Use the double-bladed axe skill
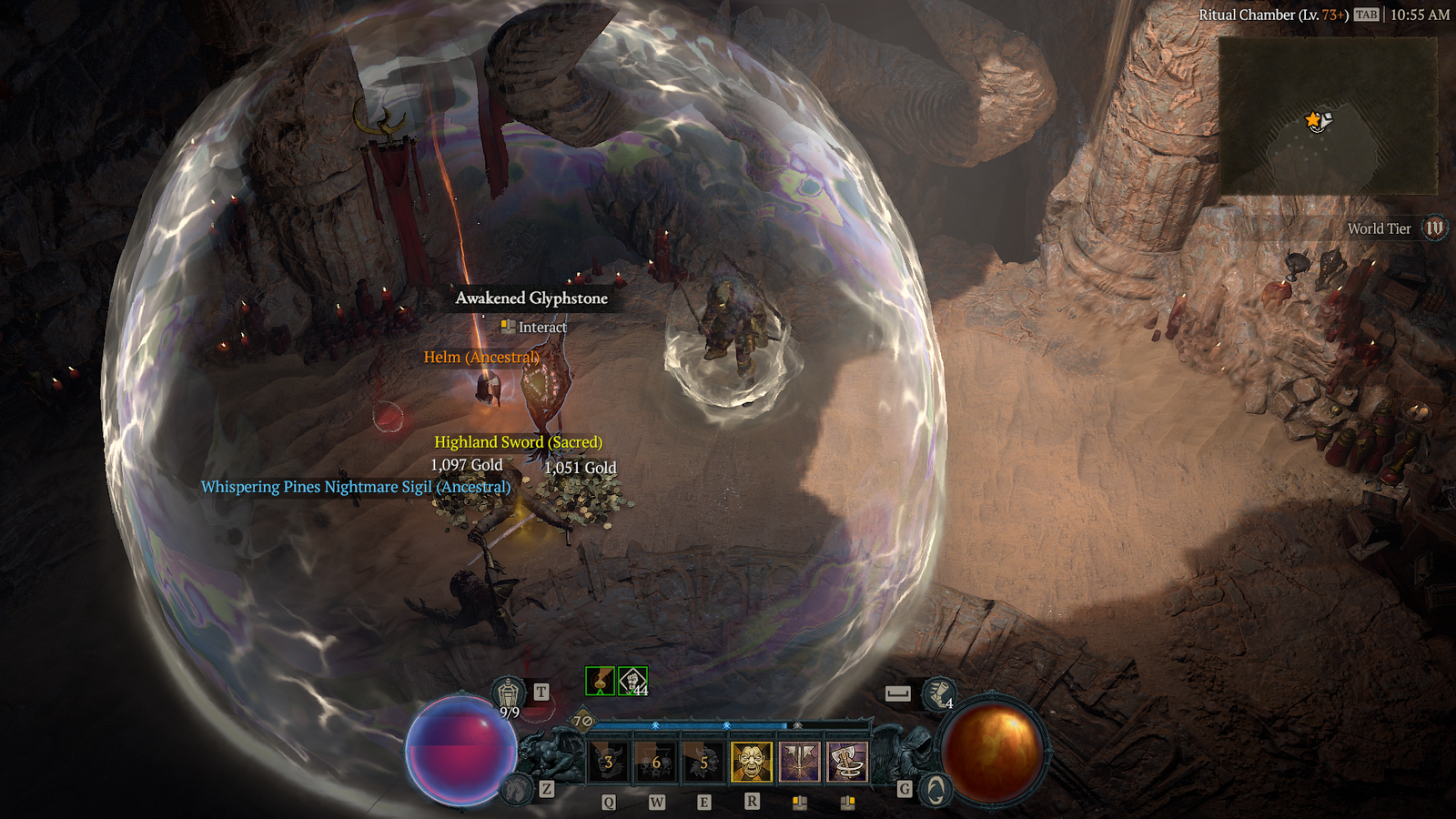The image size is (1456, 819). click(799, 763)
